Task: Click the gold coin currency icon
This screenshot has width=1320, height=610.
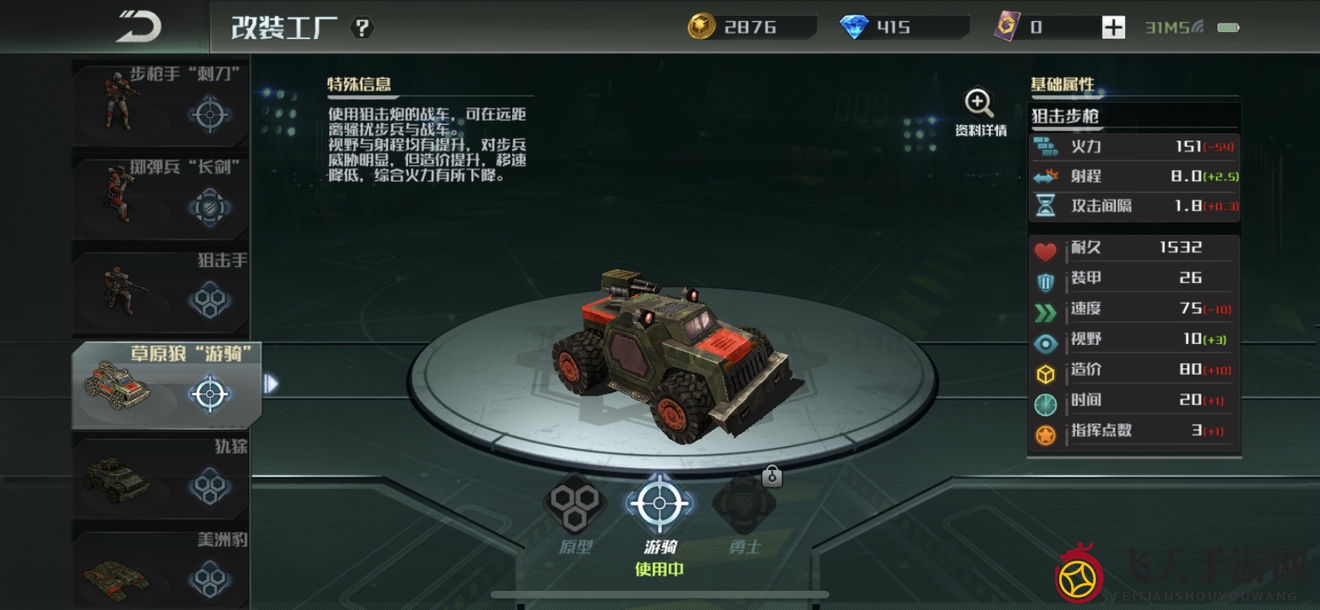Action: click(x=702, y=27)
